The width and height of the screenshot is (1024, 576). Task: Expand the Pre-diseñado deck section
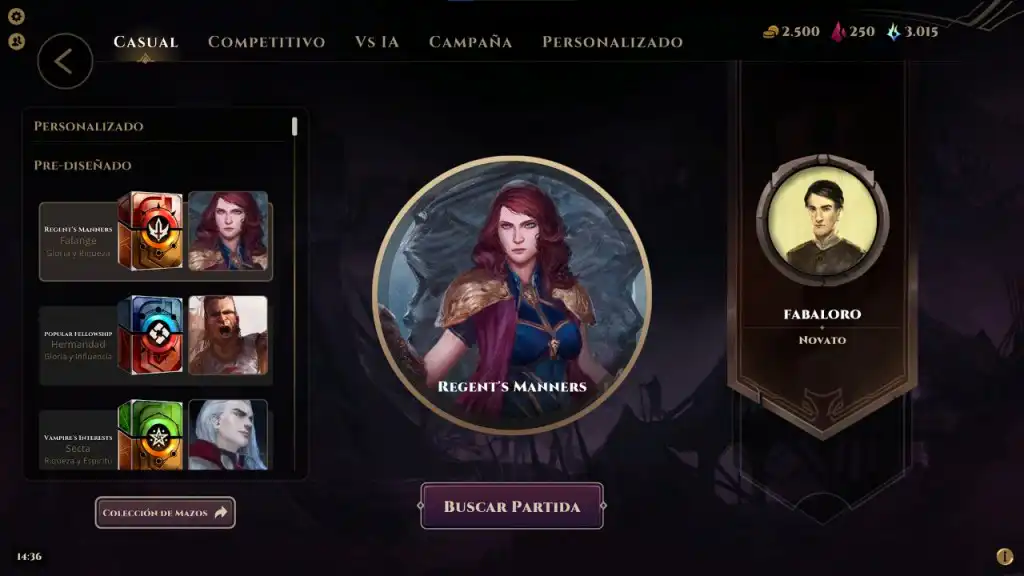point(83,165)
